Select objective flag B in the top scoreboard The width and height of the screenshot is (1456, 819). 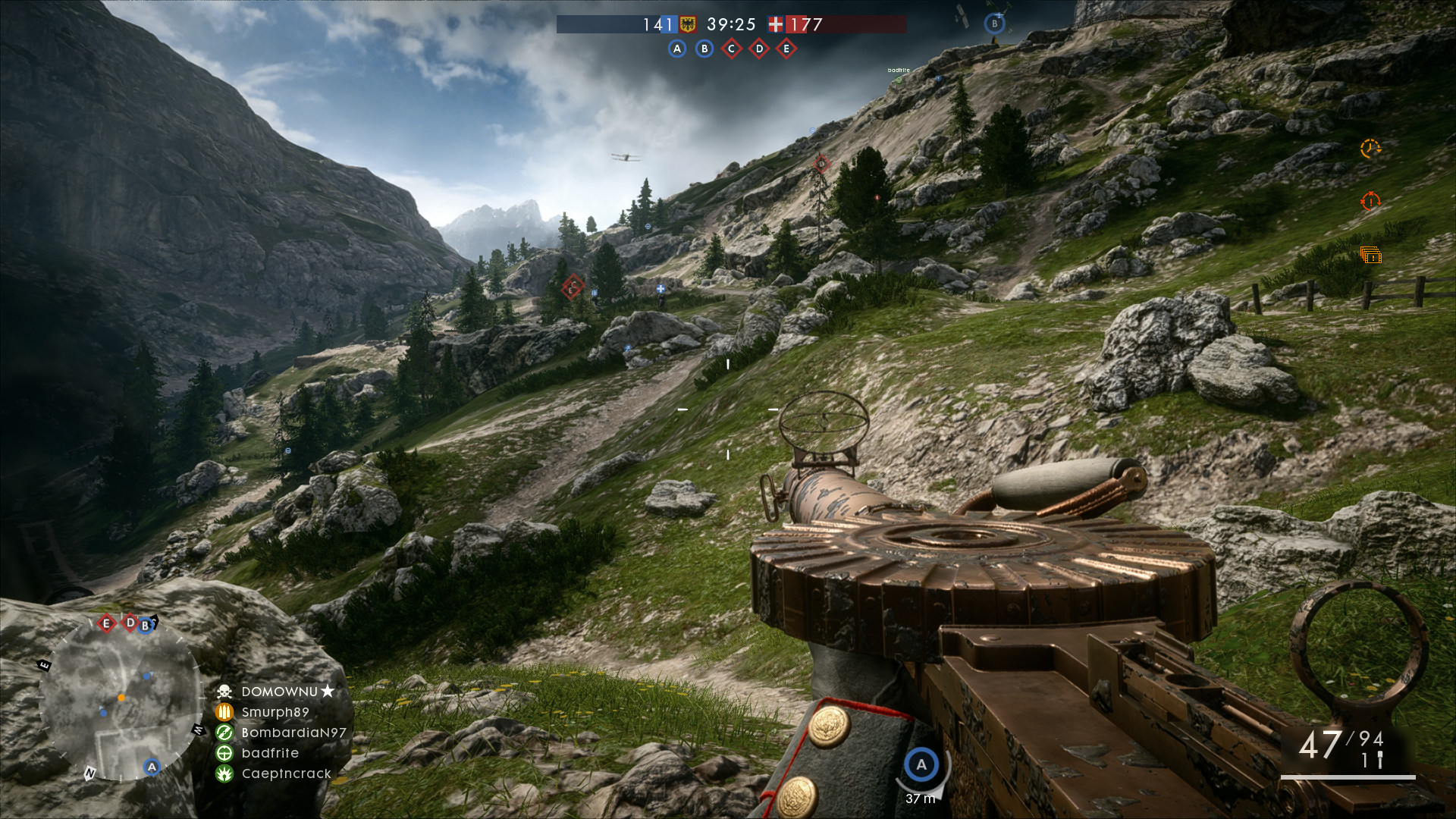[x=704, y=49]
